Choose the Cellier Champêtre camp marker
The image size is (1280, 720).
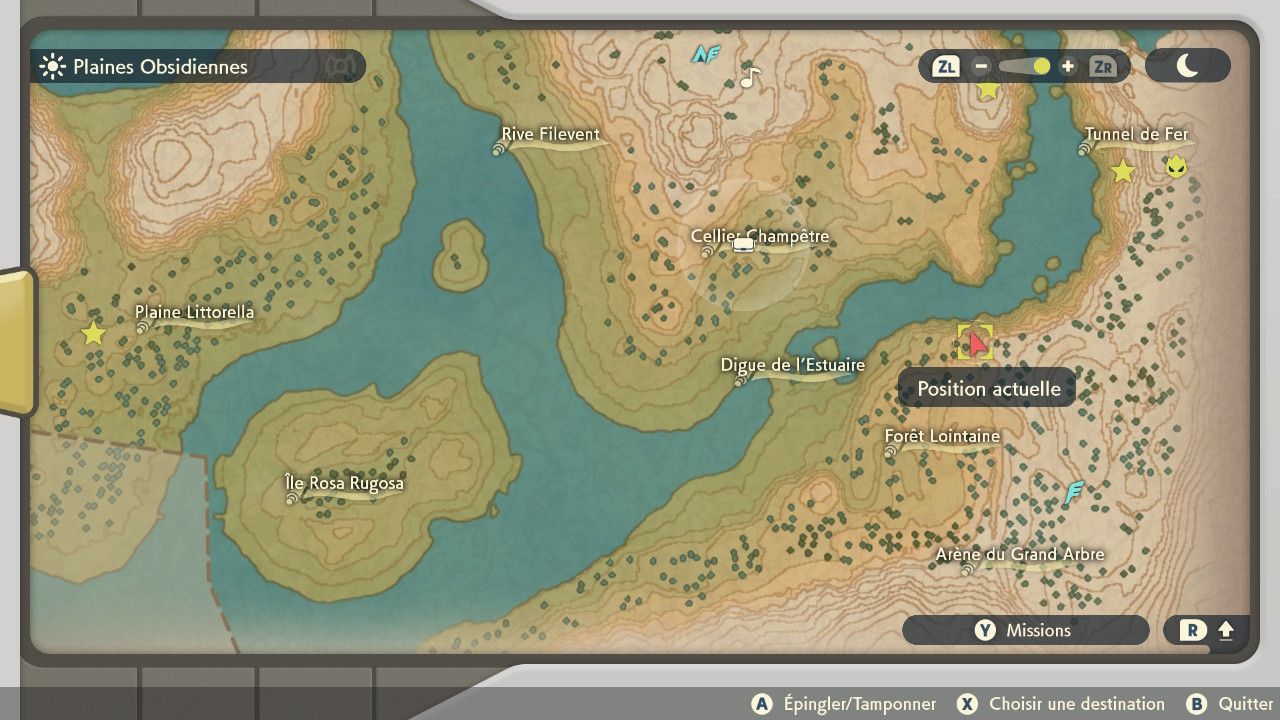point(742,243)
